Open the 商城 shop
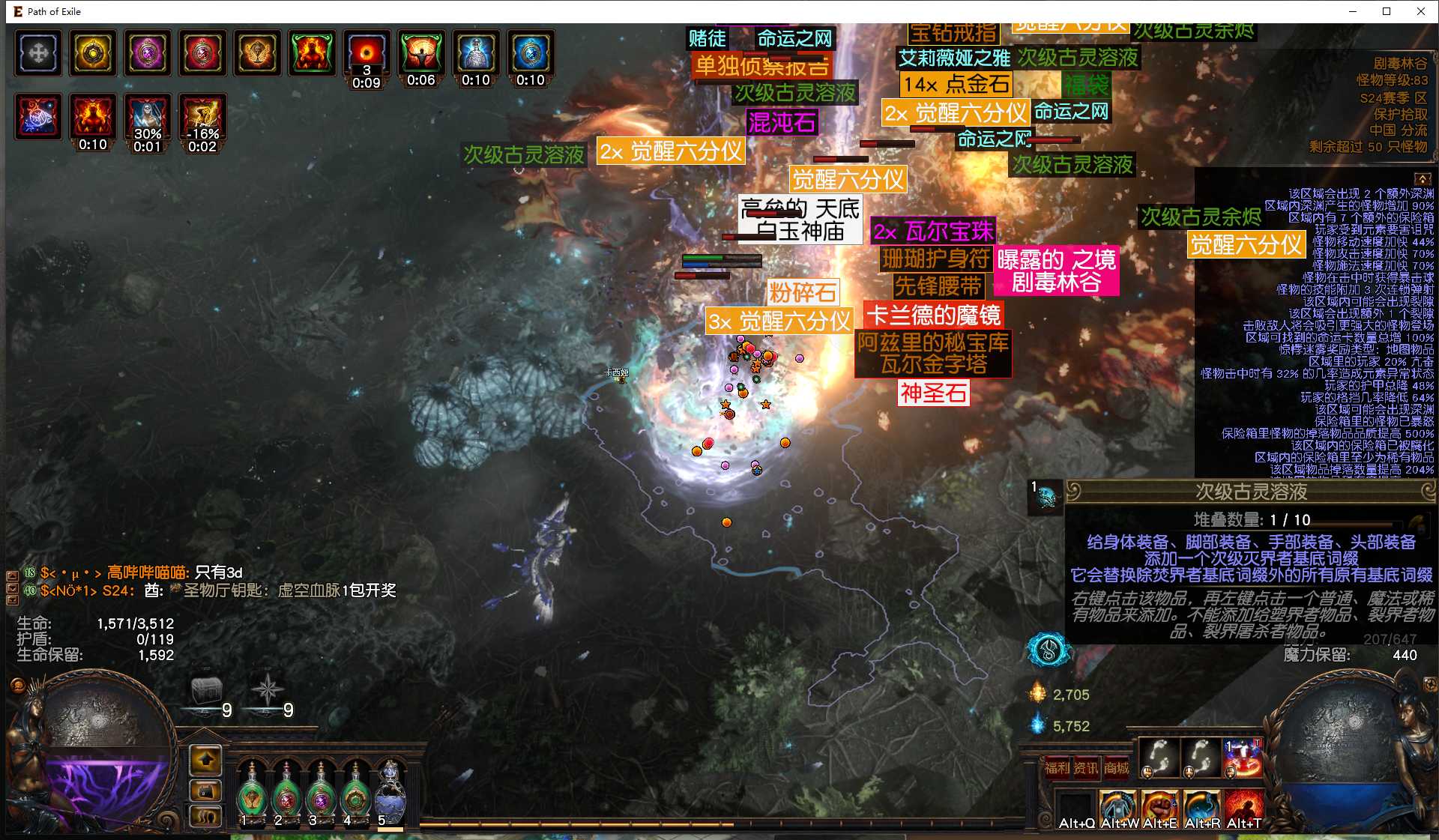1439x840 pixels. (1116, 767)
